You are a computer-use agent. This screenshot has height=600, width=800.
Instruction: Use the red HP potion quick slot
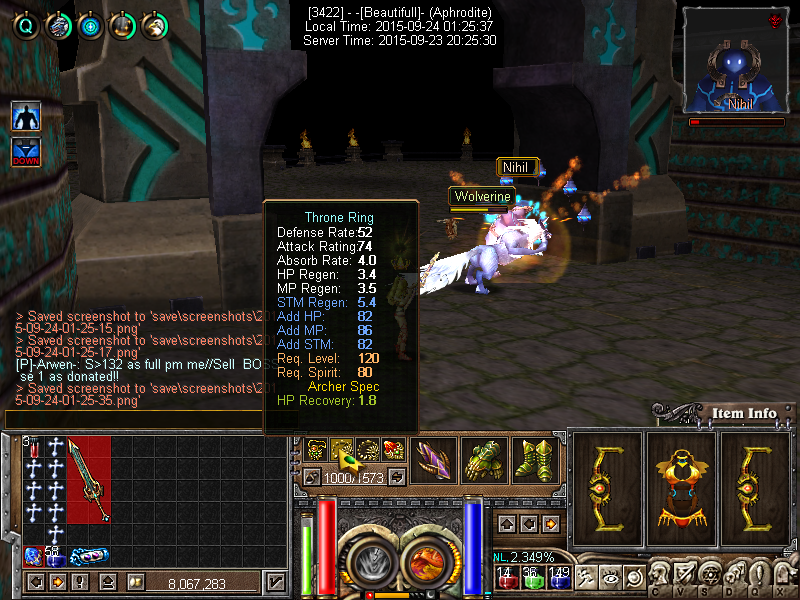click(x=506, y=579)
